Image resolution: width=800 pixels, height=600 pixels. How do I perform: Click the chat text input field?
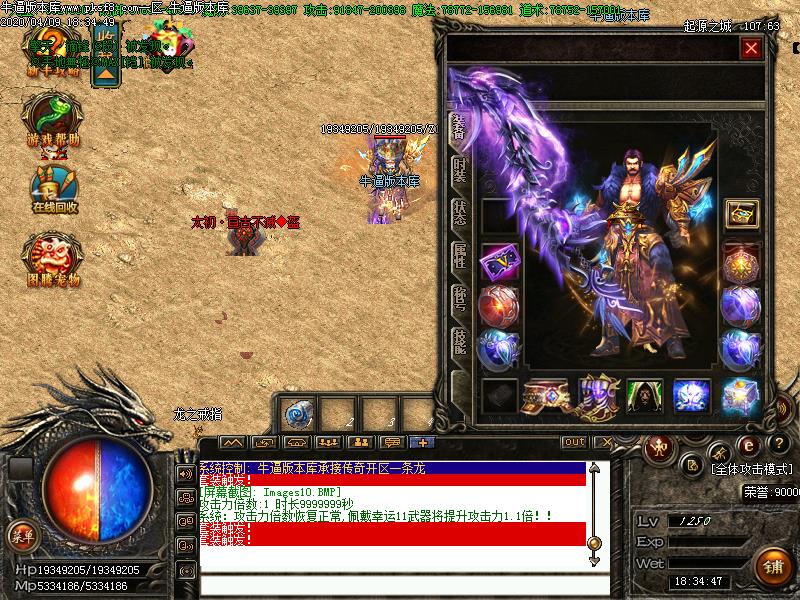400,584
